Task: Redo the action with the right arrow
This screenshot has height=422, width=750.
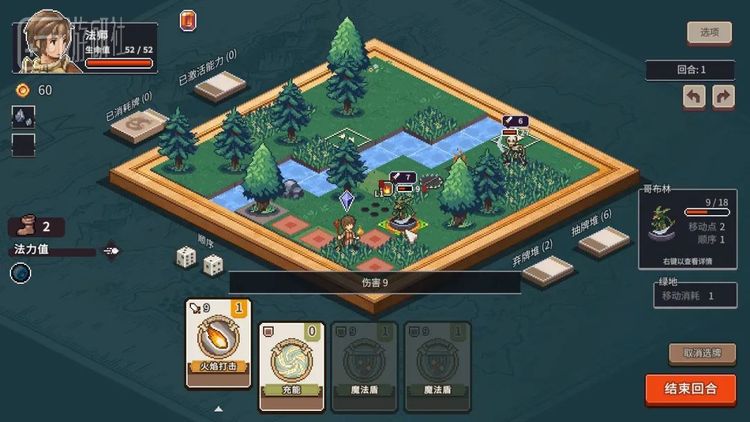Action: [x=722, y=97]
